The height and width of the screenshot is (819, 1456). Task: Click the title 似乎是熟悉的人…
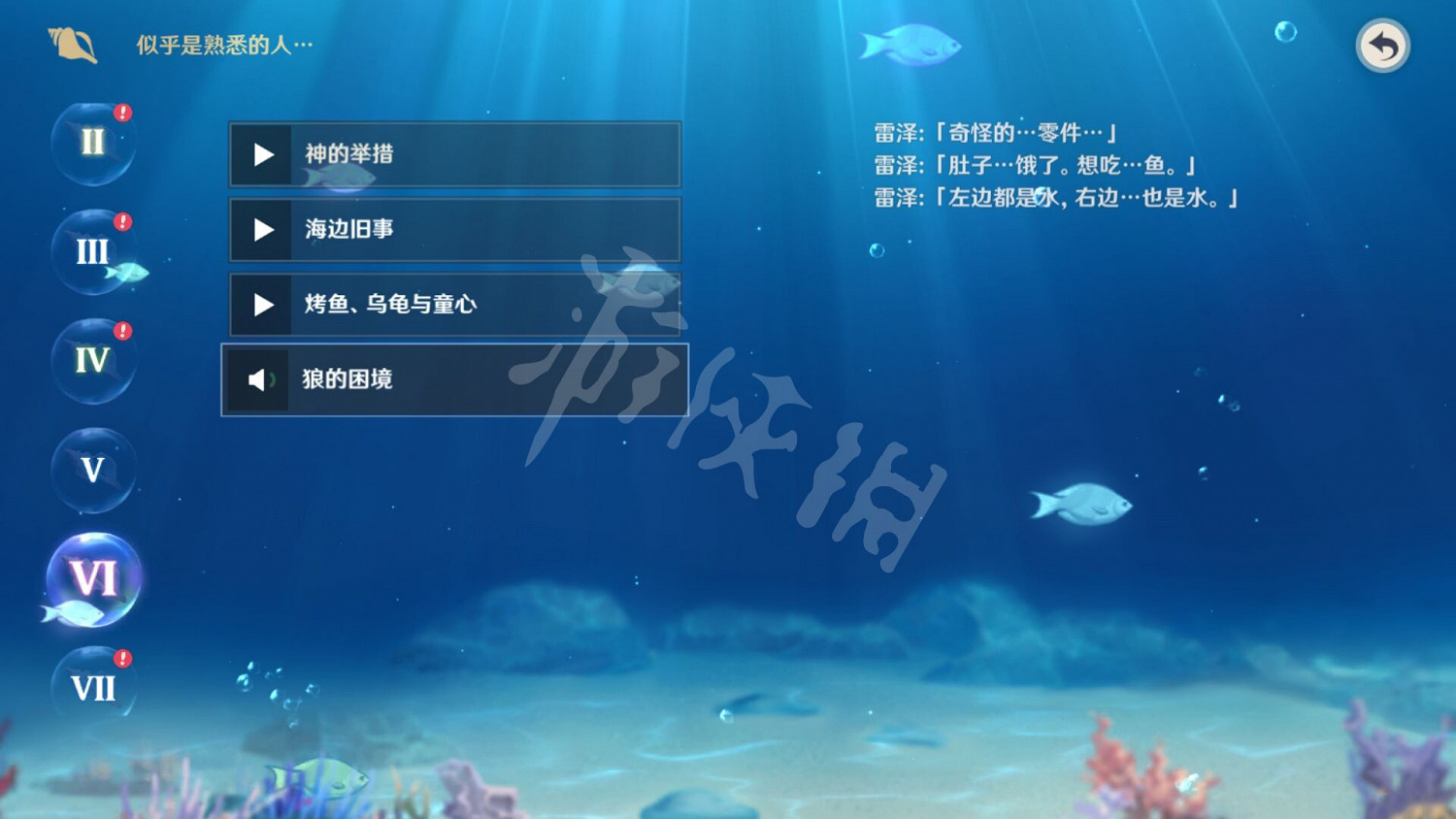point(223,45)
